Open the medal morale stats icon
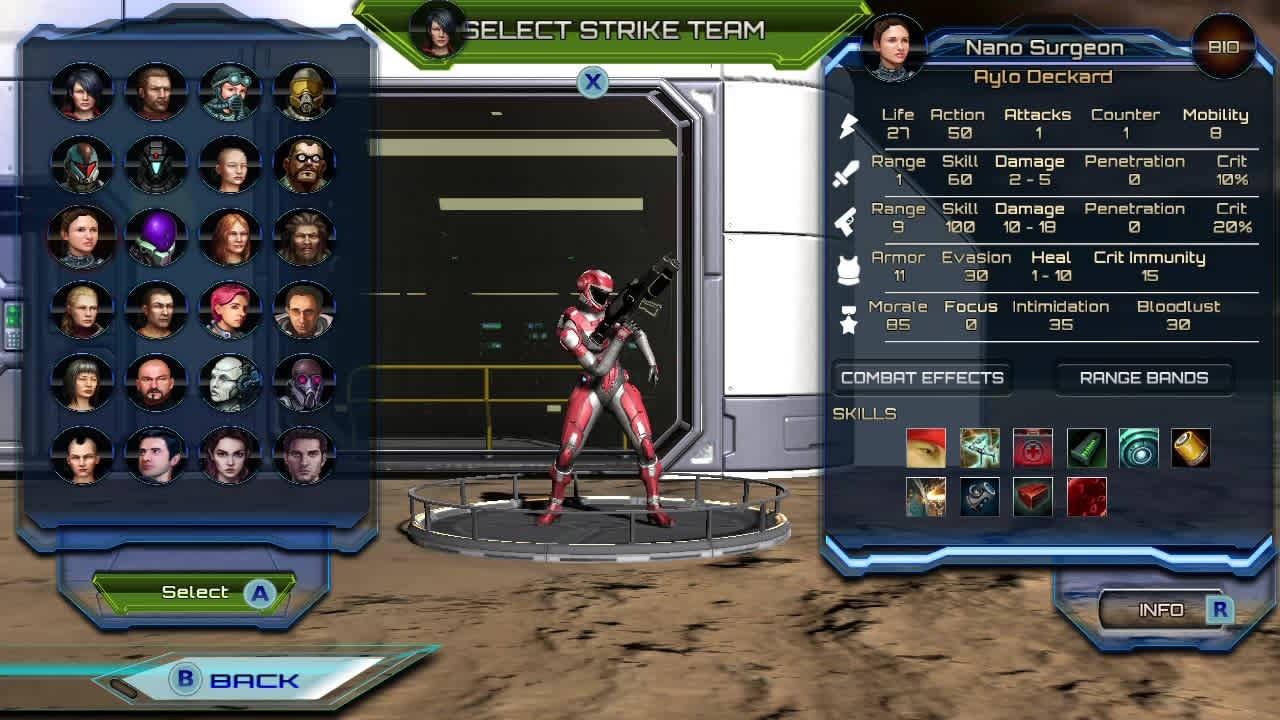Viewport: 1280px width, 720px height. pyautogui.click(x=849, y=317)
